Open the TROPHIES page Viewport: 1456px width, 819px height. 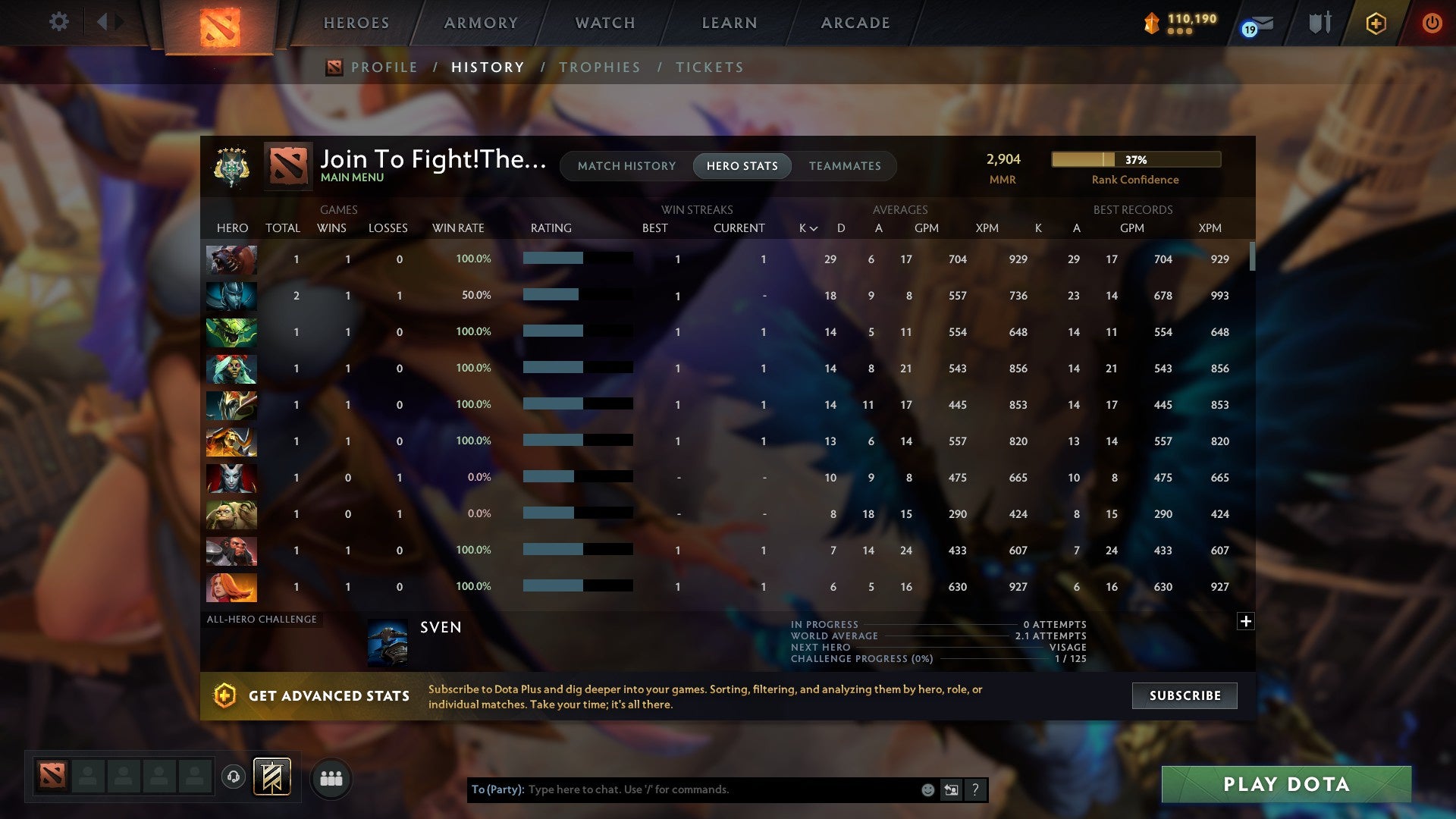point(600,67)
